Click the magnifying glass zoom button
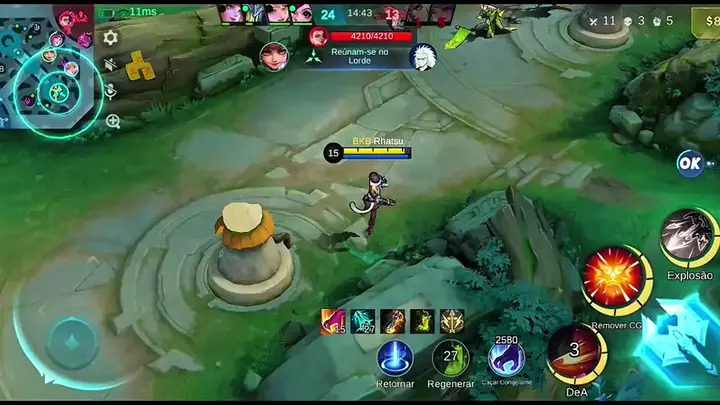Screen dimensions: 720x405 112,121
